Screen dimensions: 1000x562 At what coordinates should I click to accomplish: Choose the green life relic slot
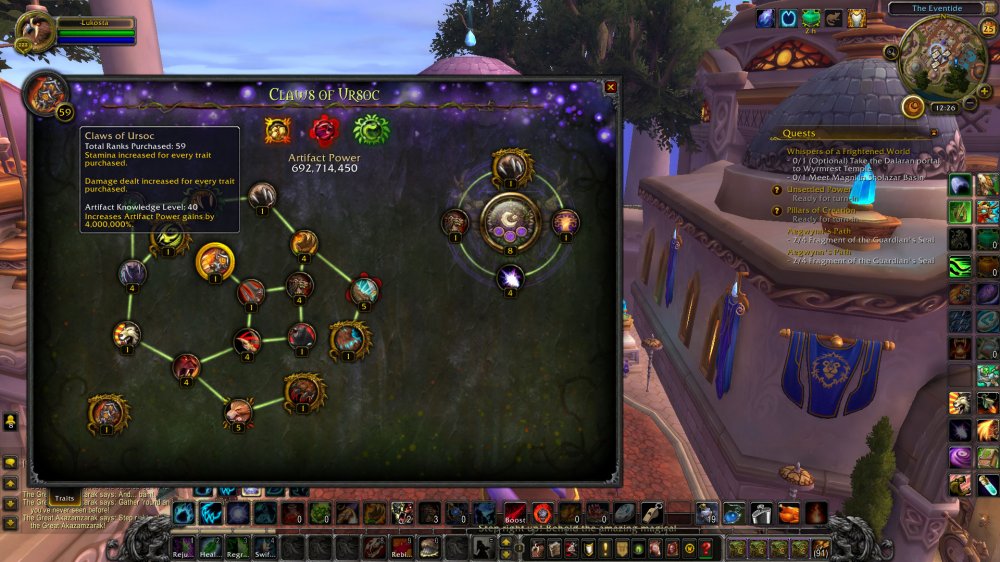(370, 130)
